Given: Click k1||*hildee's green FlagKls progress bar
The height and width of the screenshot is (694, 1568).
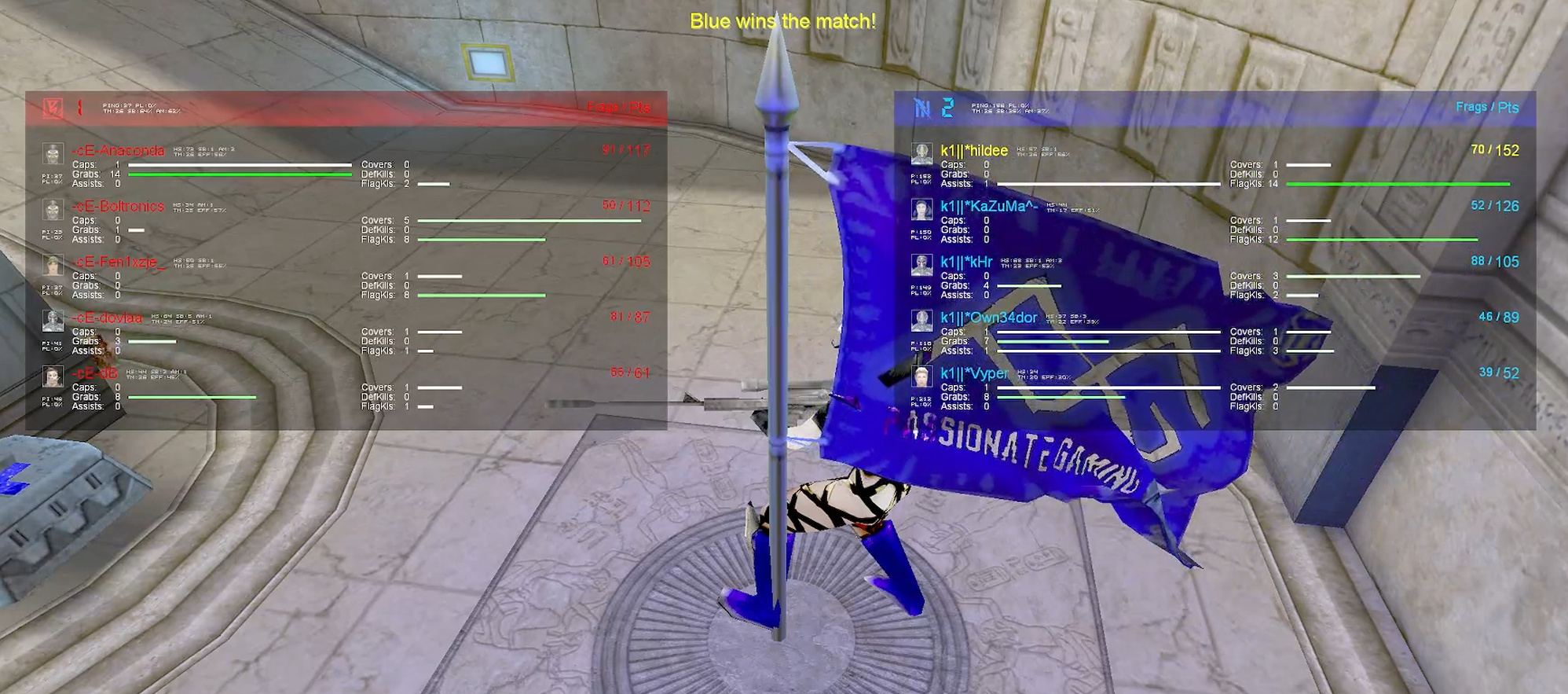Looking at the screenshot, I should [x=1398, y=184].
